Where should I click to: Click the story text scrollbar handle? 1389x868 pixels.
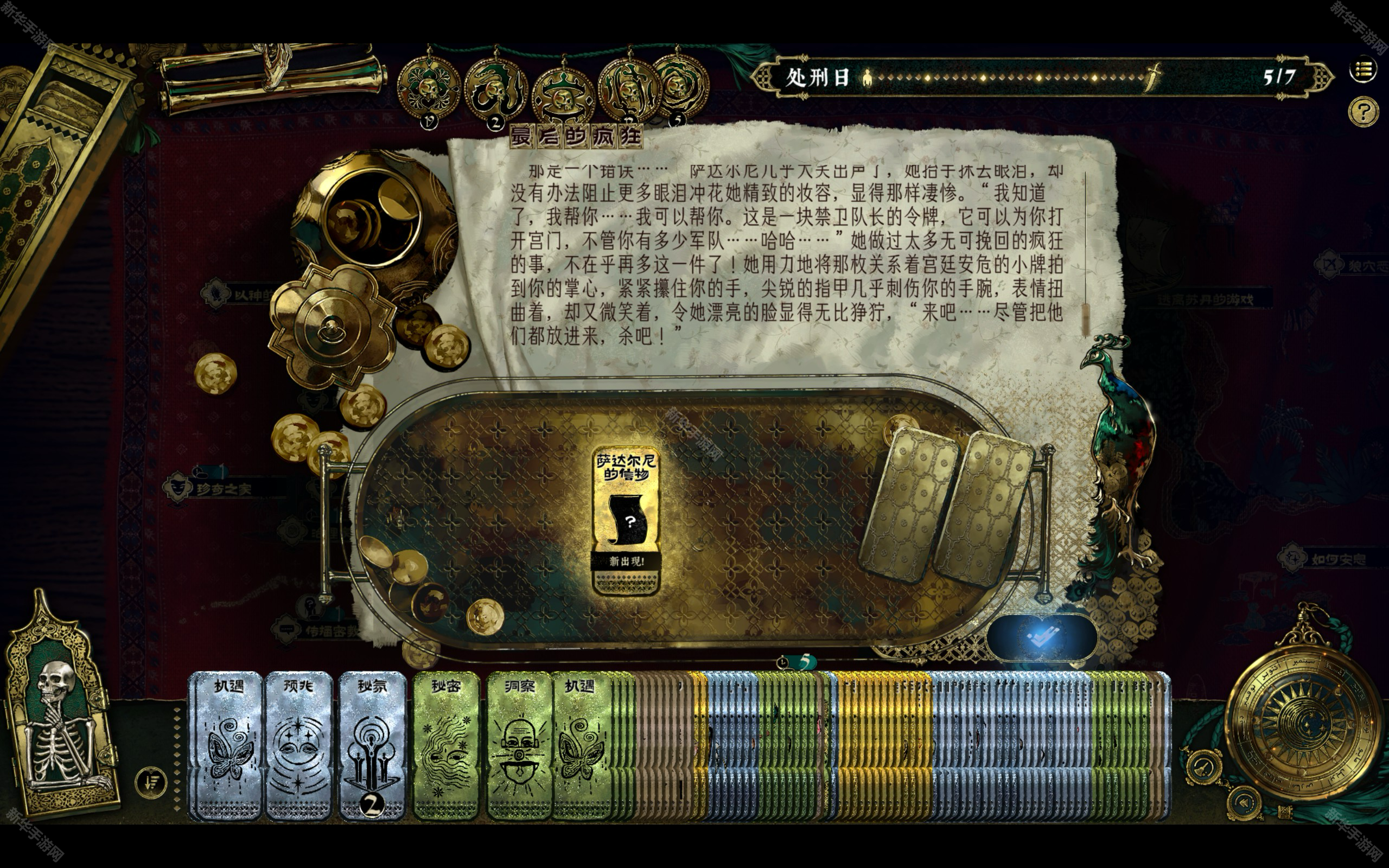[1085, 318]
